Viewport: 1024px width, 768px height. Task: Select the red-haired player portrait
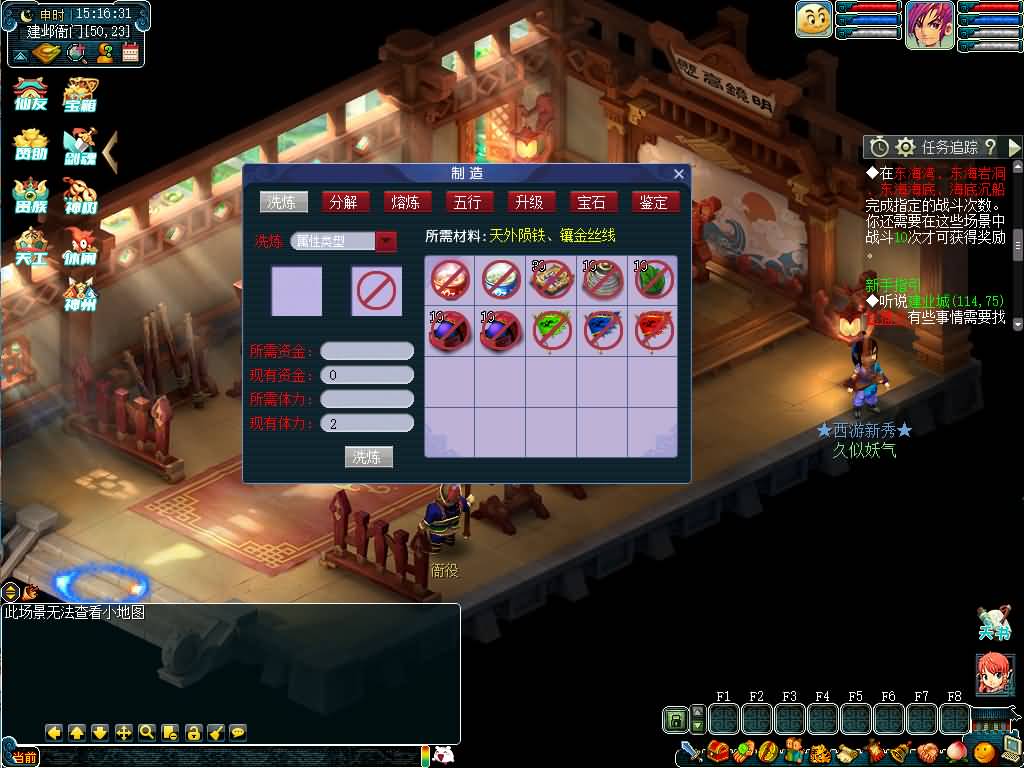[x=929, y=25]
